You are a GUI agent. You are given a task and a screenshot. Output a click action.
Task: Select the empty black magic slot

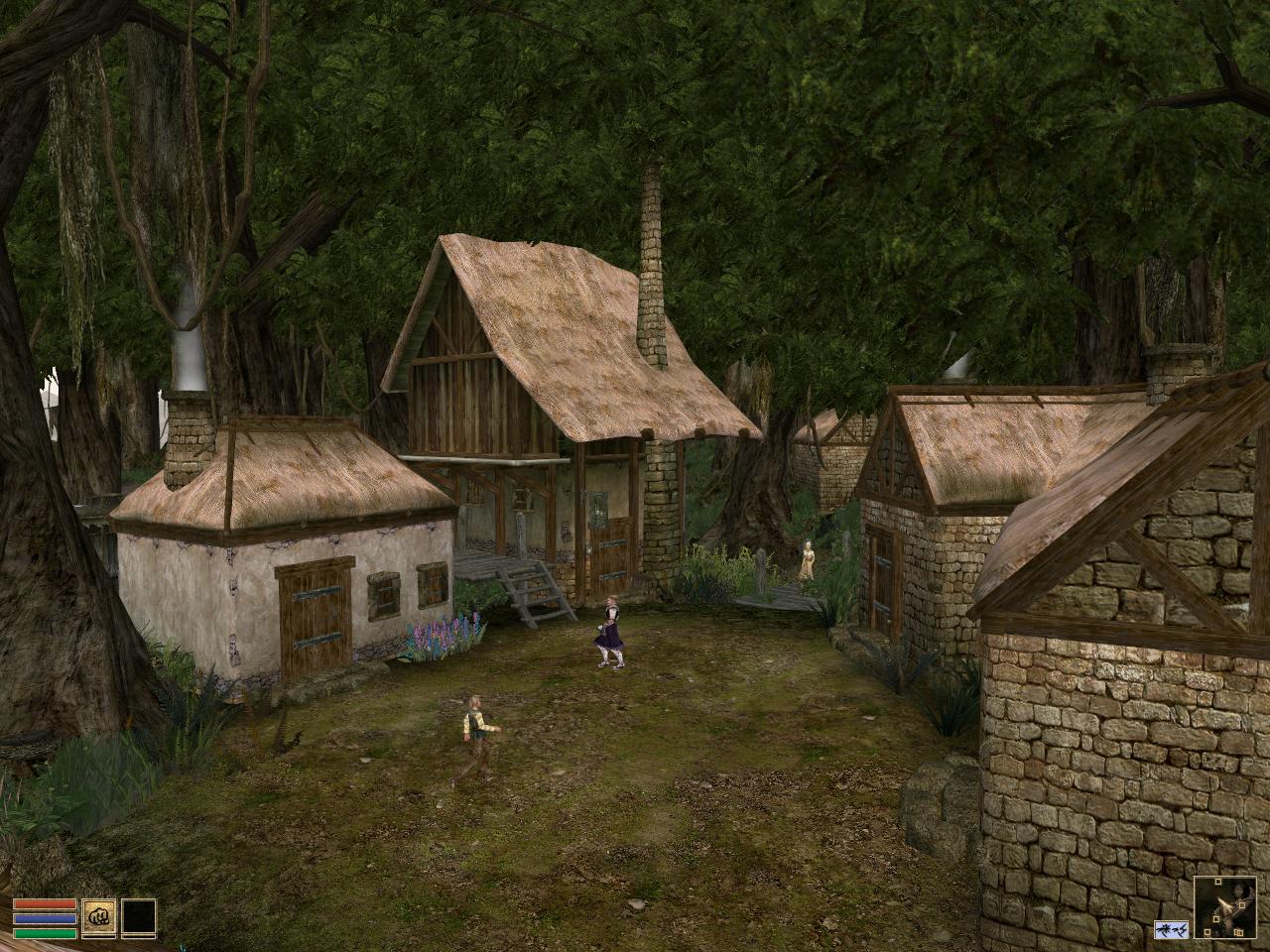(139, 917)
